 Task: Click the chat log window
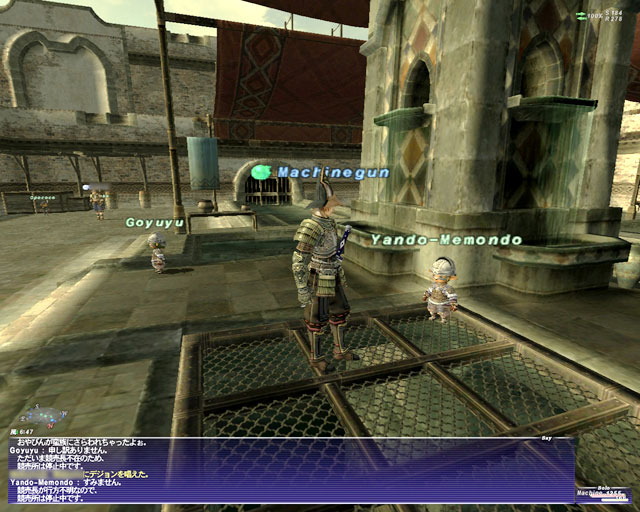tap(290, 468)
